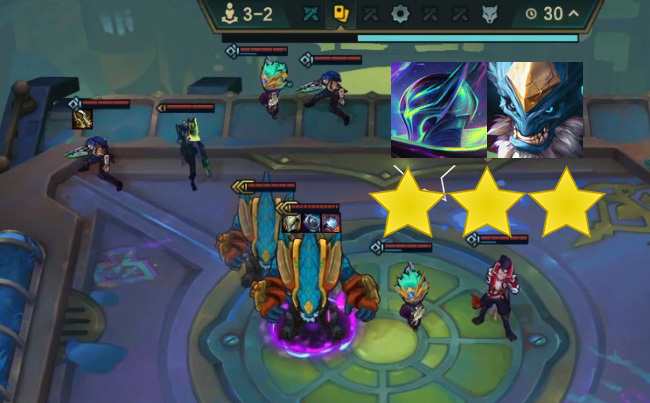
Task: Click the teal crossed-swords completed round icon
Action: tap(312, 15)
